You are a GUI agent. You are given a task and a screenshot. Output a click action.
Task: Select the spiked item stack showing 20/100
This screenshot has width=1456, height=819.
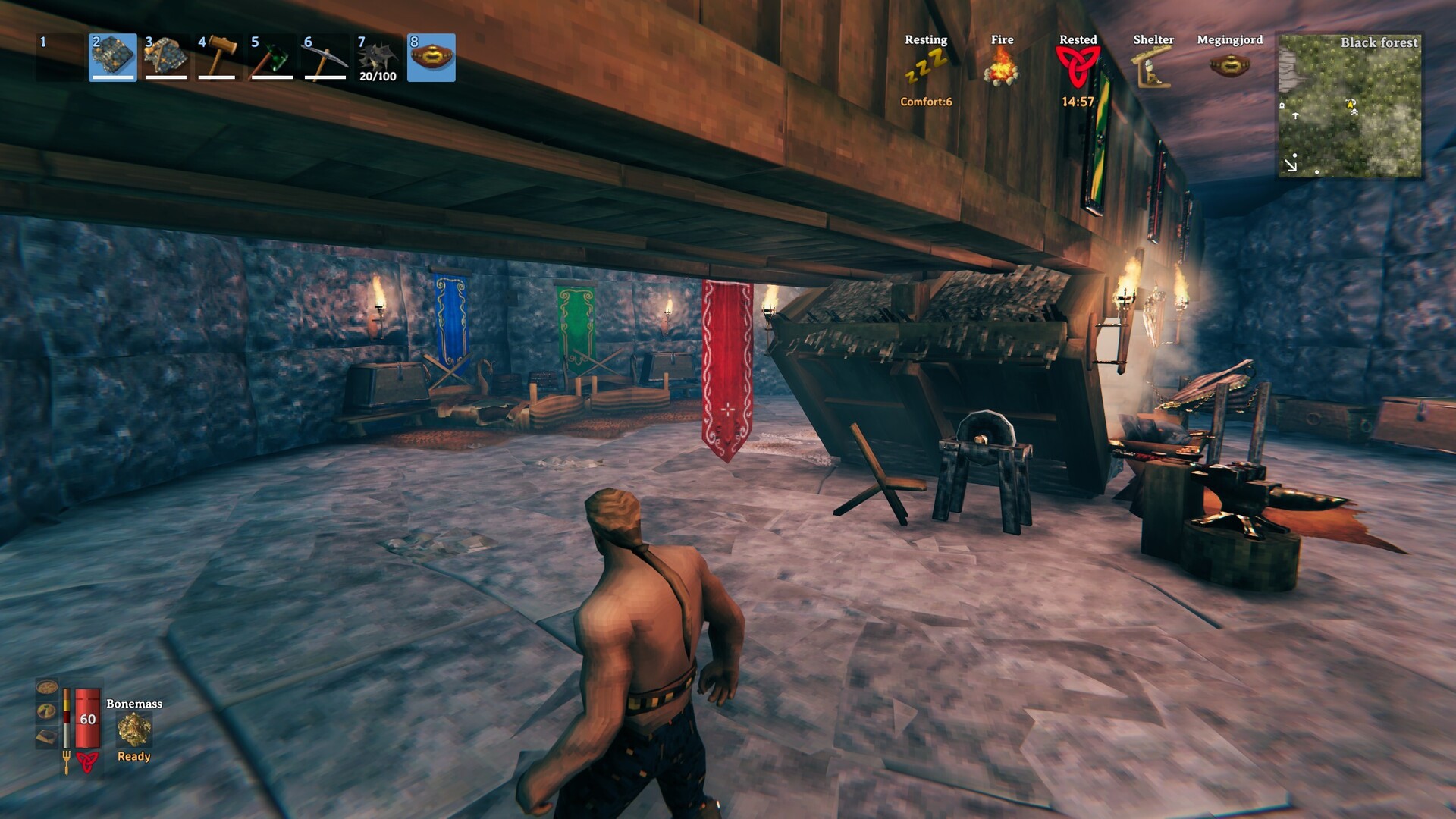click(378, 57)
